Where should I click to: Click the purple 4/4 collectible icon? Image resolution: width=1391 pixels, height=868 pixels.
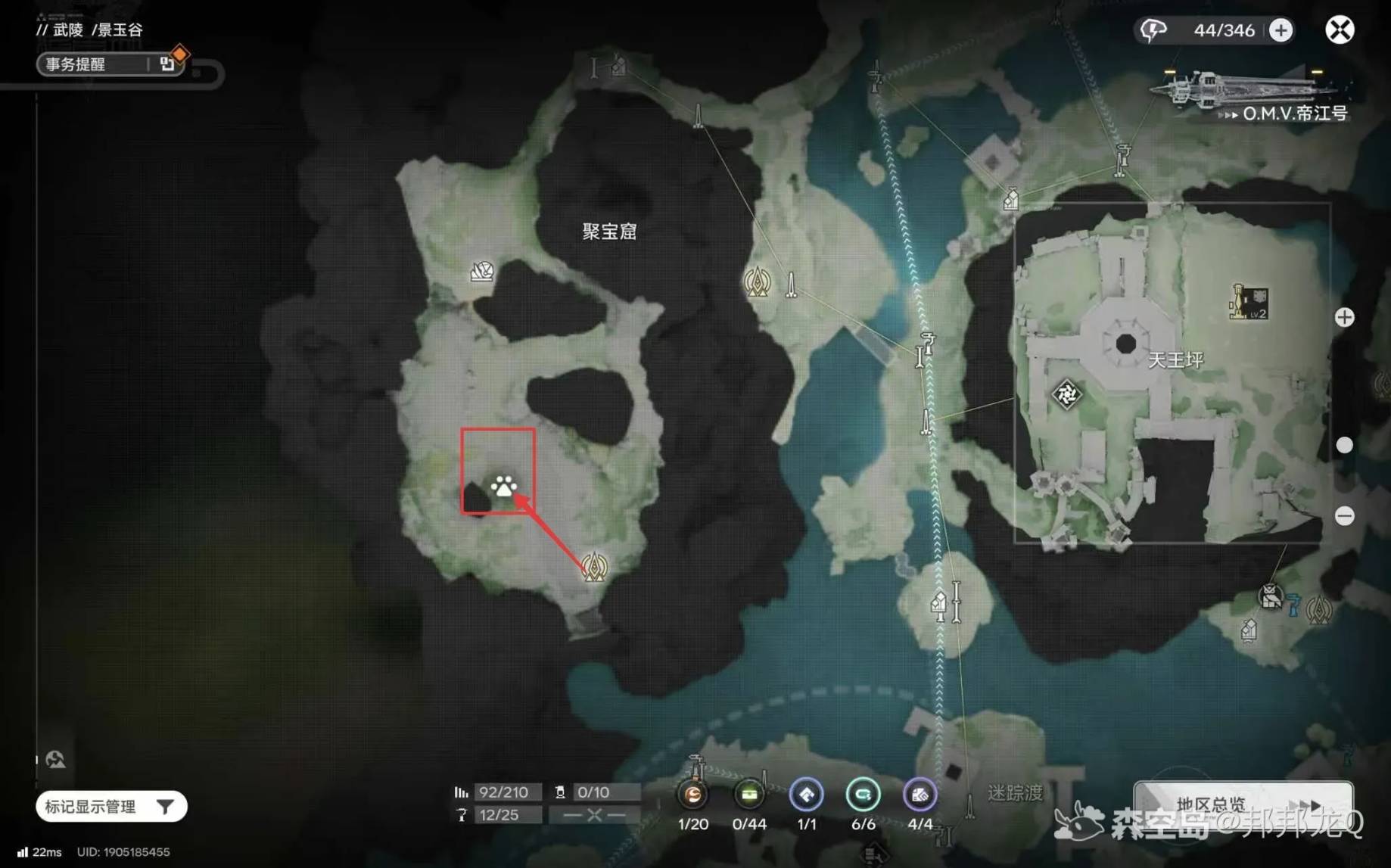tap(920, 795)
